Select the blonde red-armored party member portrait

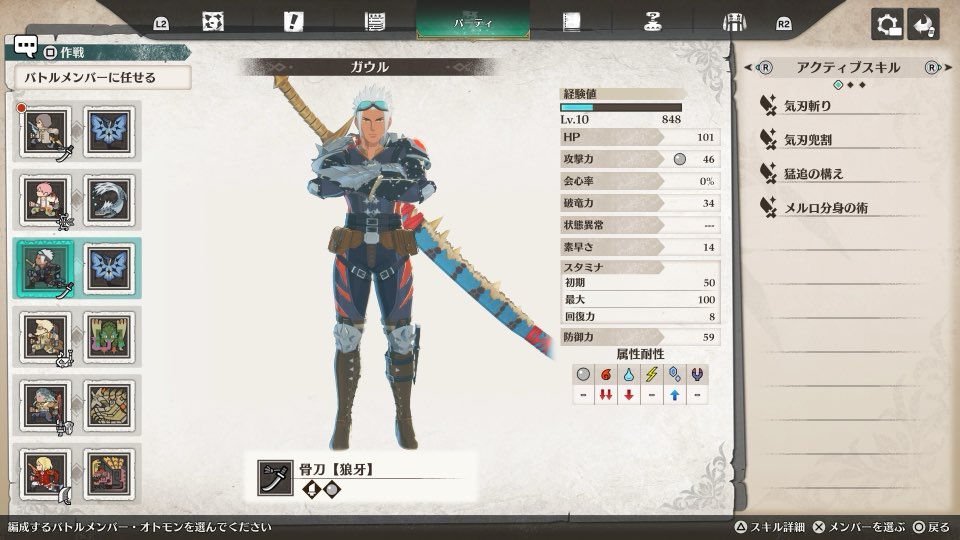coord(45,473)
